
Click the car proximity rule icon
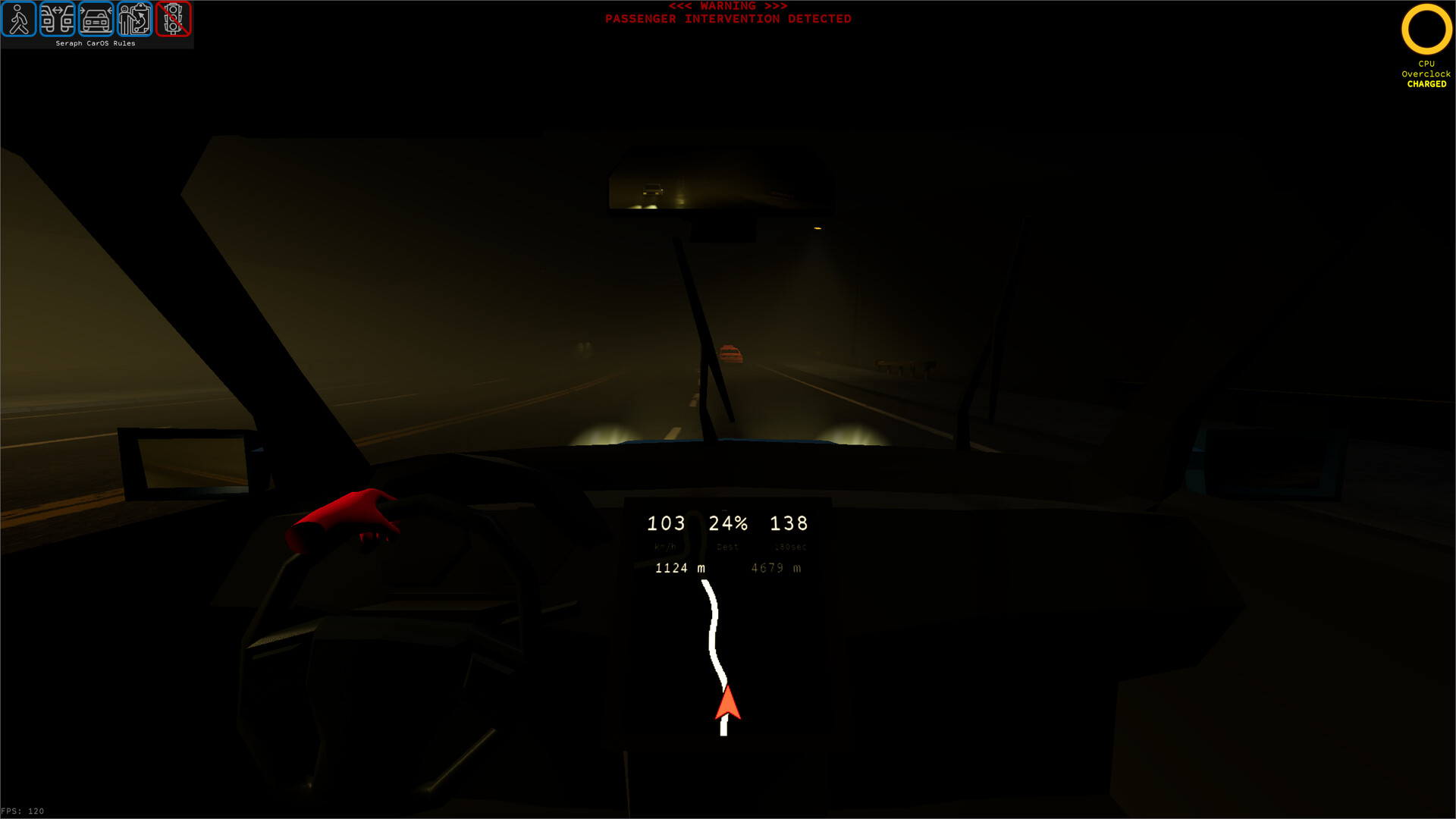tap(96, 20)
